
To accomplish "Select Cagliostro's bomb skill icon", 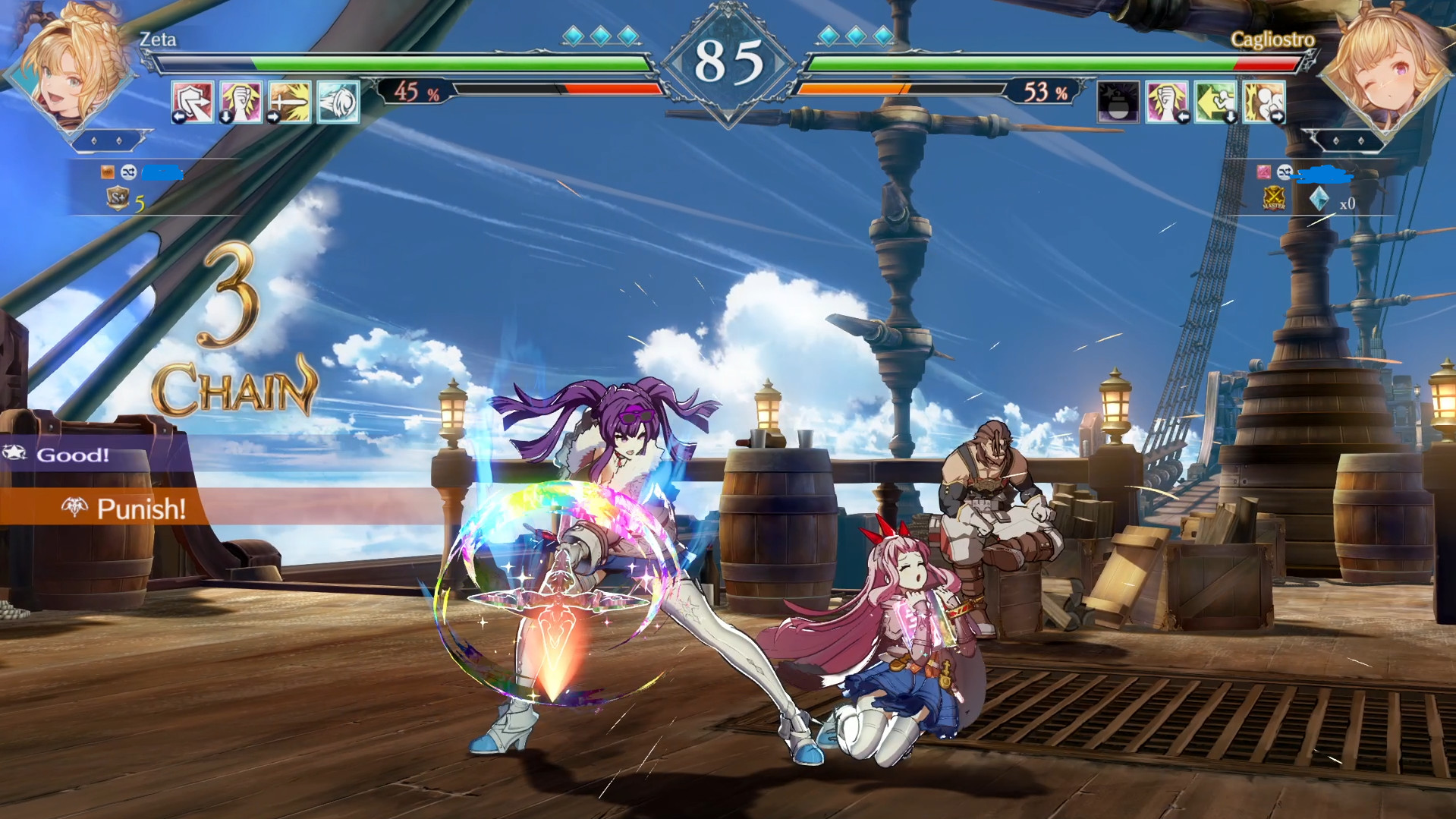I will 1118,102.
